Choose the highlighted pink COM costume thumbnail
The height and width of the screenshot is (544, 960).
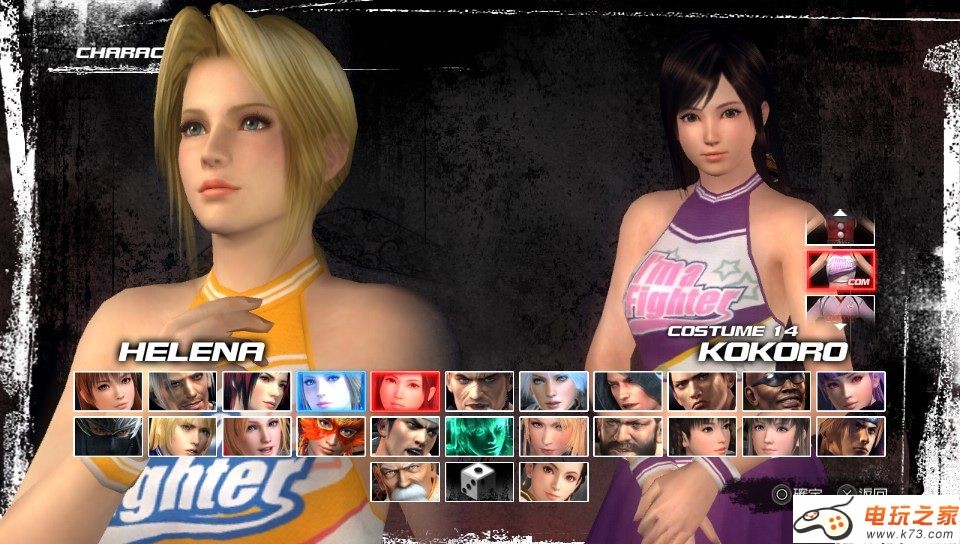click(x=840, y=270)
